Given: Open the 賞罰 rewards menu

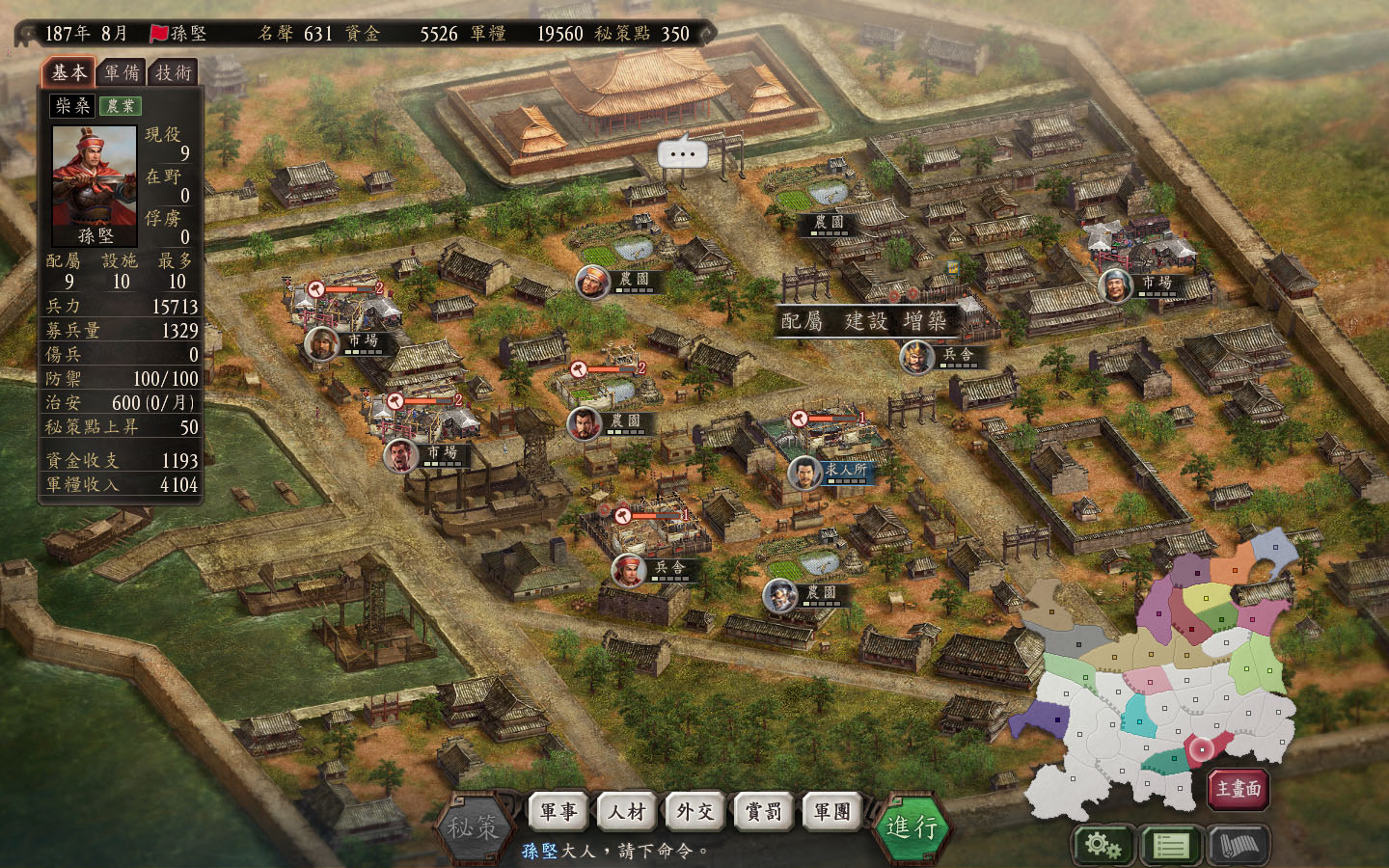Looking at the screenshot, I should pyautogui.click(x=764, y=812).
